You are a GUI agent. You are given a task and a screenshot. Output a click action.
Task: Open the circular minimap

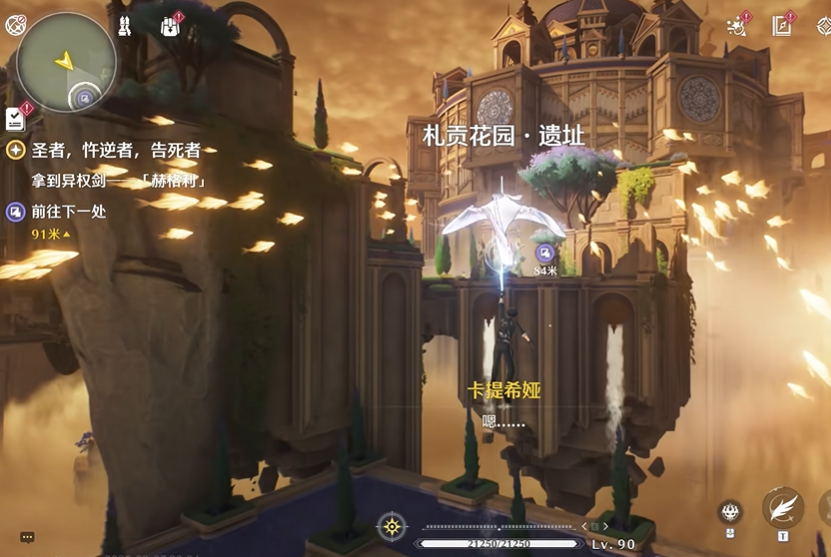coord(67,62)
